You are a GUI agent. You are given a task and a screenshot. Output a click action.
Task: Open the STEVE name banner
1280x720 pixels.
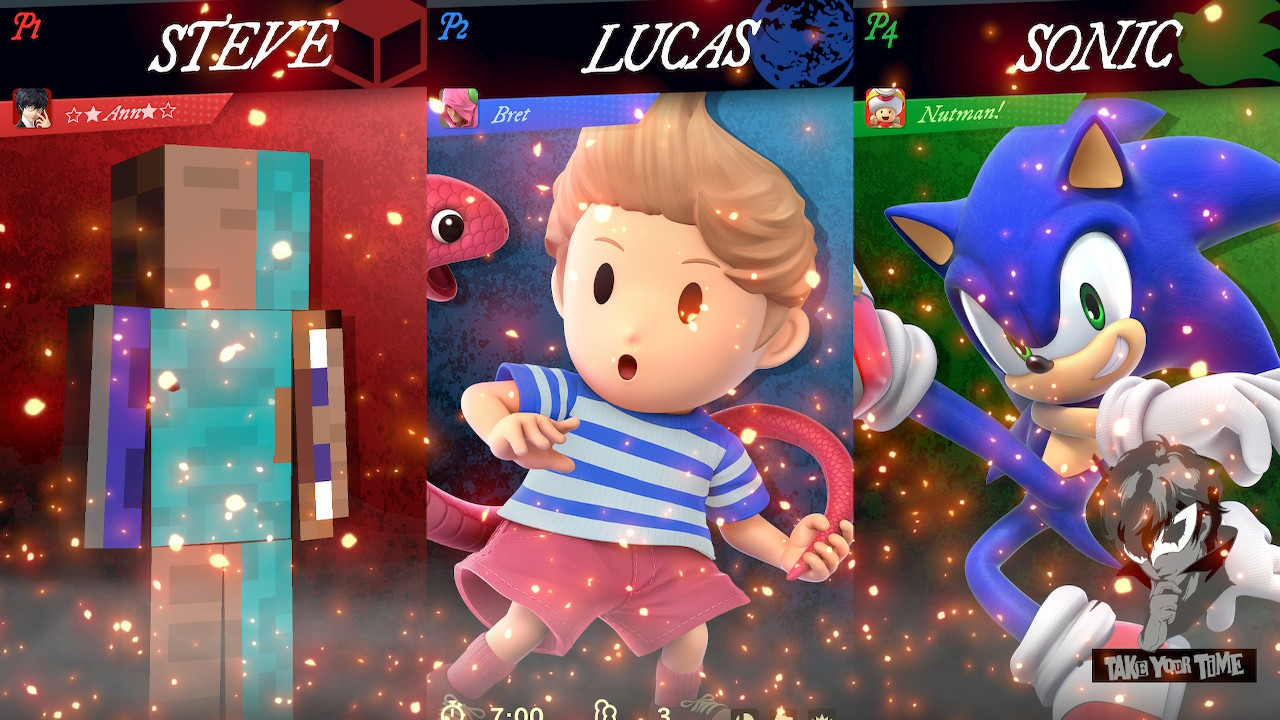coord(247,43)
